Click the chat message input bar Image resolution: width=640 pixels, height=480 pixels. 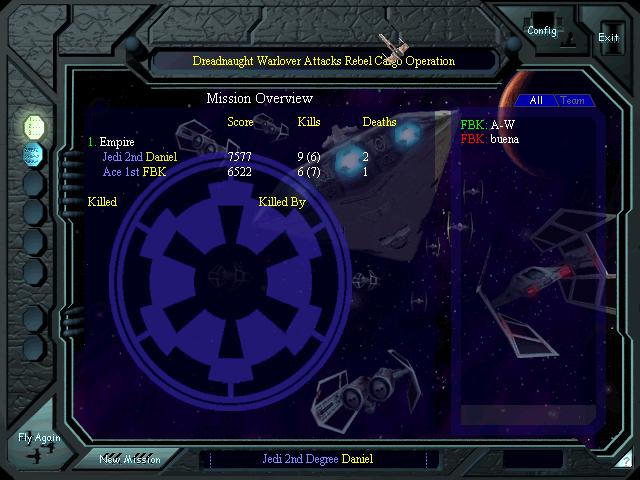click(x=528, y=414)
